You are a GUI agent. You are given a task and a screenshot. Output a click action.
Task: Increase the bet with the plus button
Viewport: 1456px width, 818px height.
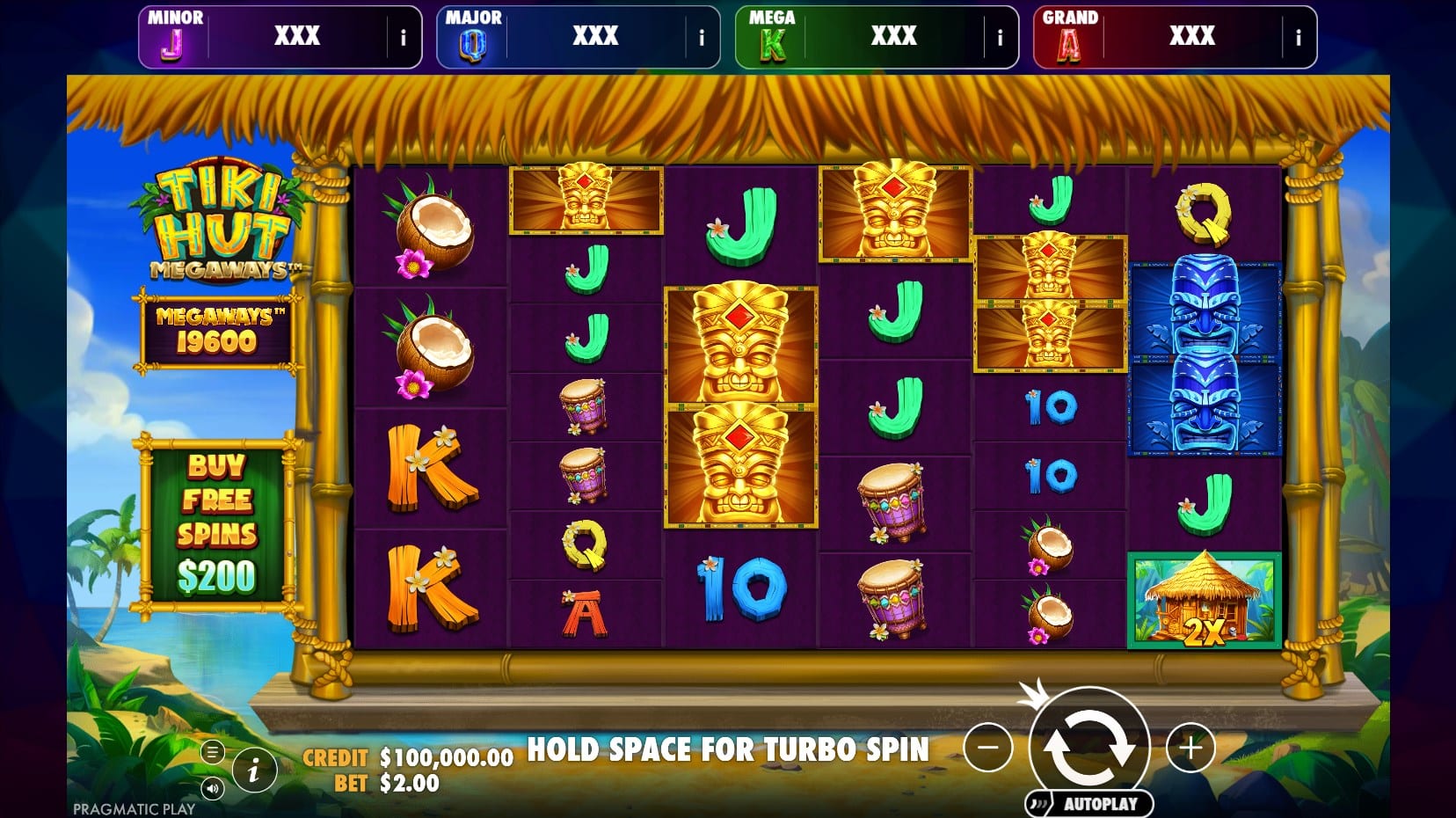click(1190, 748)
